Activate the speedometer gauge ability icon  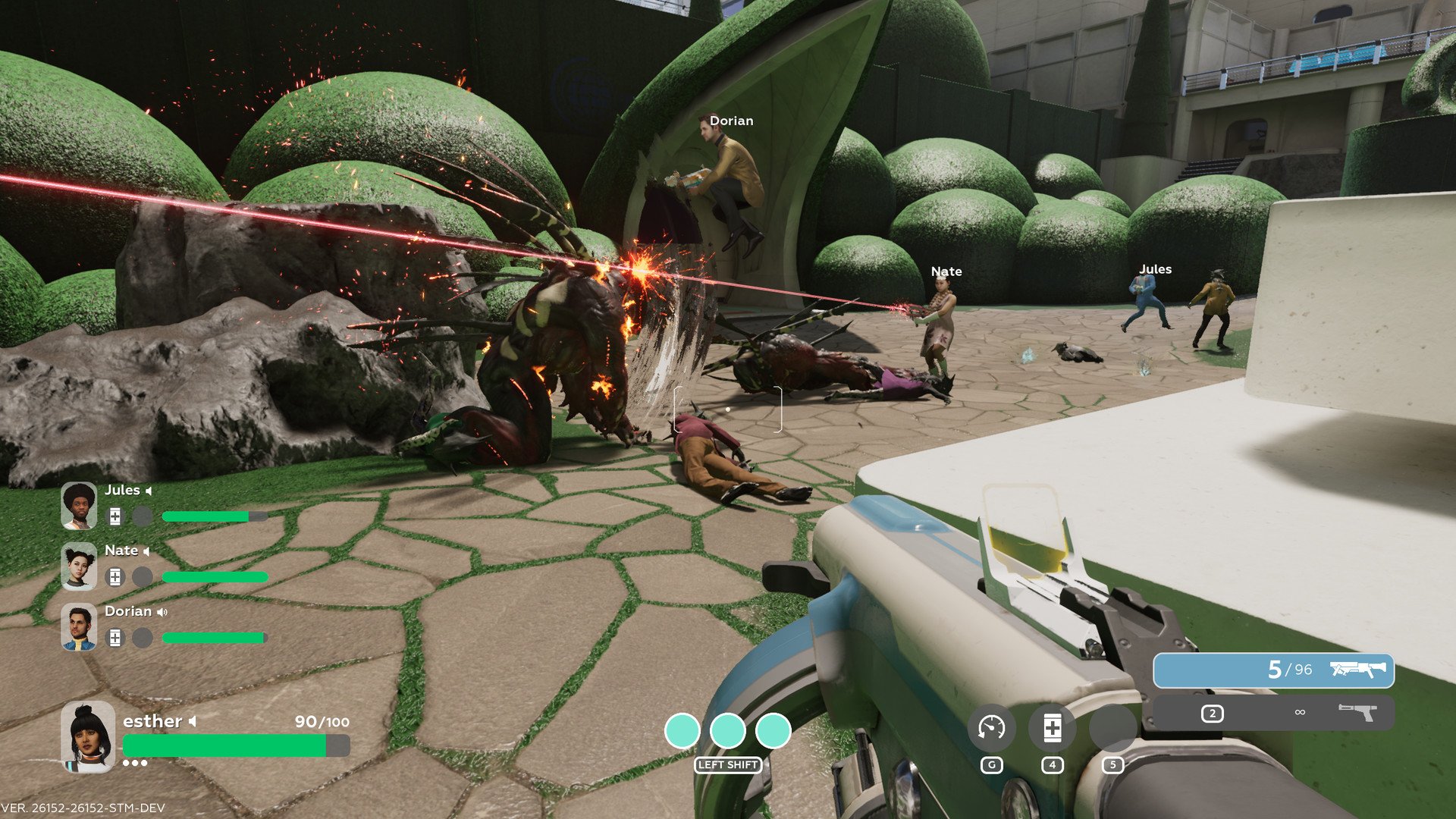click(991, 728)
